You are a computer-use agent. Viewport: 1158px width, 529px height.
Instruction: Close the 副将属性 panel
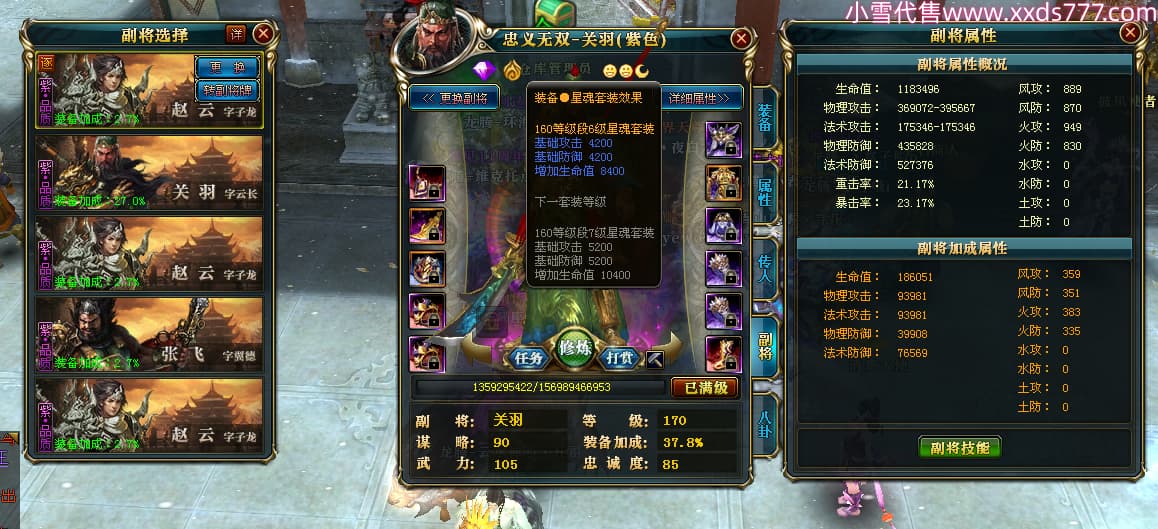pyautogui.click(x=1130, y=33)
